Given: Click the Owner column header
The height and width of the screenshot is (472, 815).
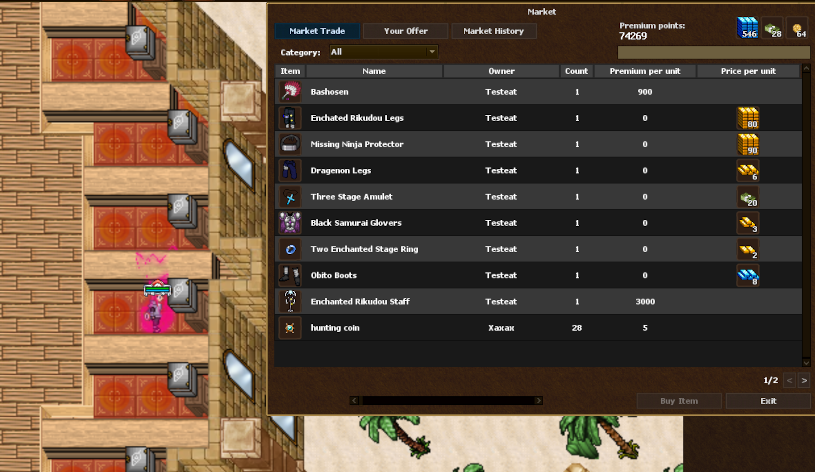Looking at the screenshot, I should point(501,71).
